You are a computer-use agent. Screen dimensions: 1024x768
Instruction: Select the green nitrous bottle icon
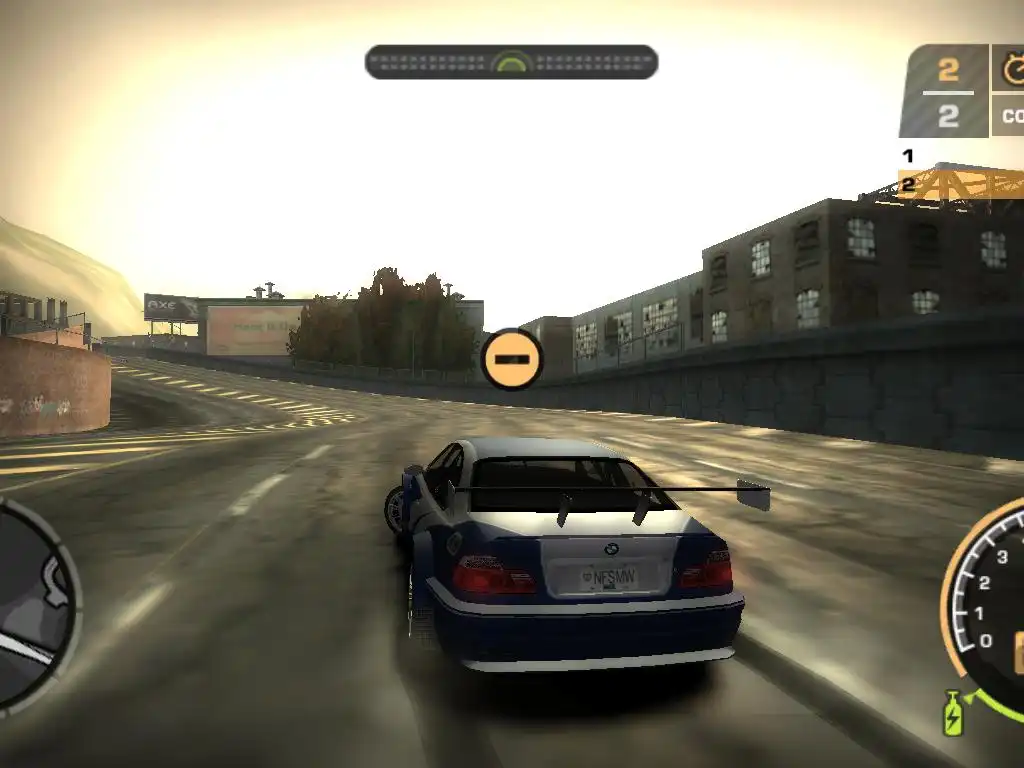pos(952,714)
